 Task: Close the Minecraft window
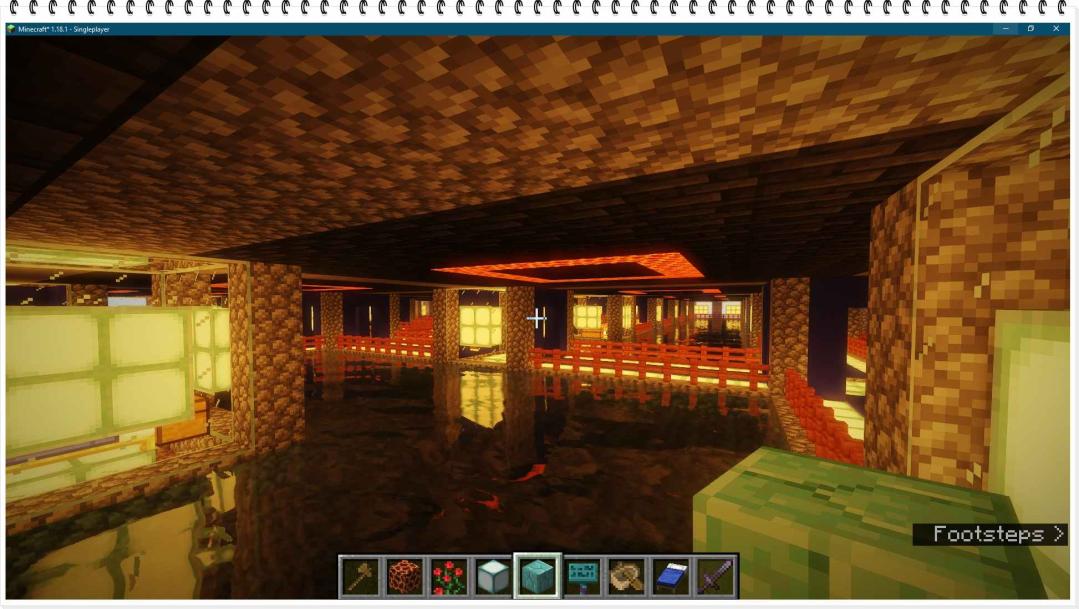tap(1056, 29)
